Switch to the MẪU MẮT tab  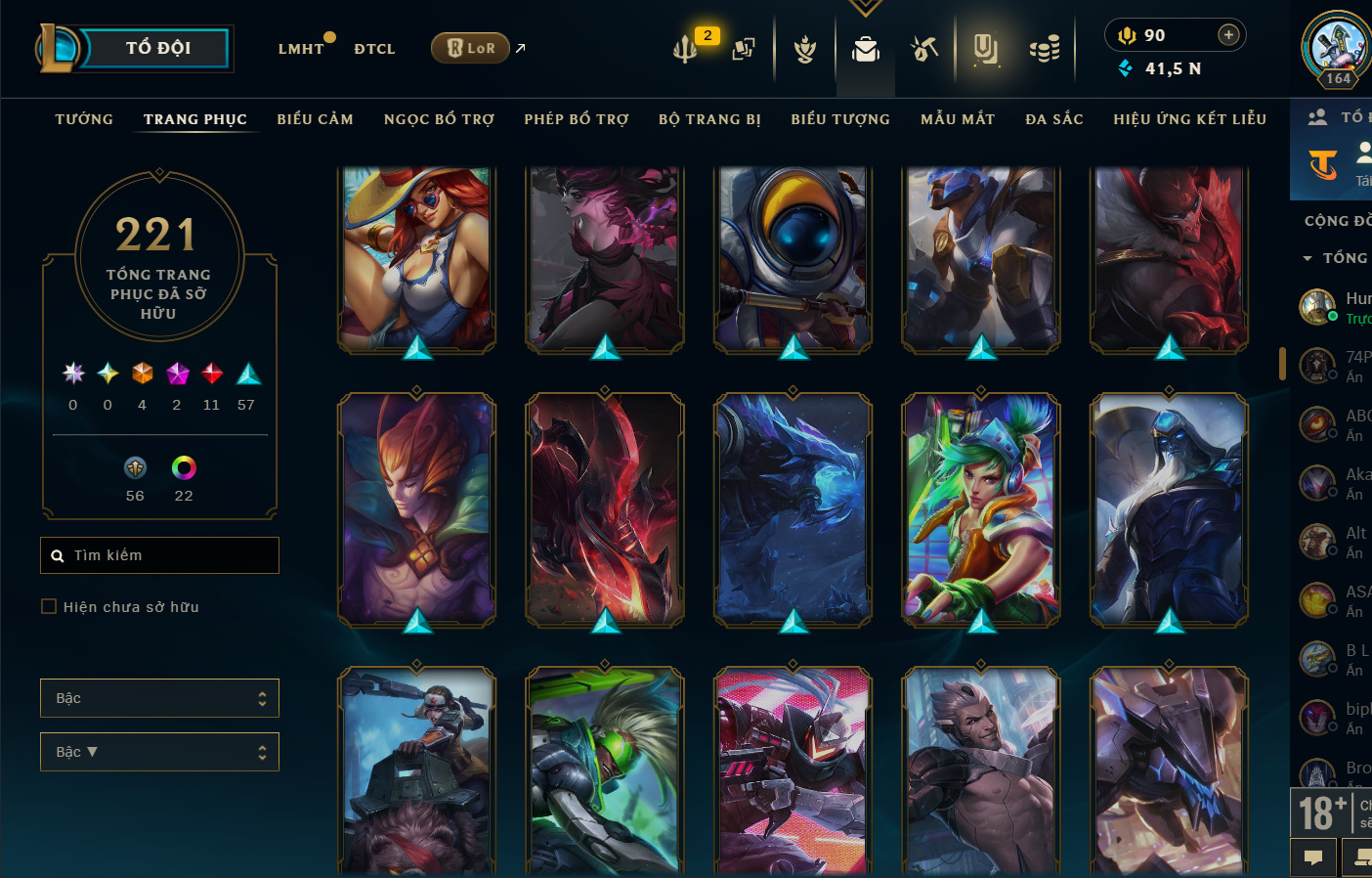coord(958,119)
